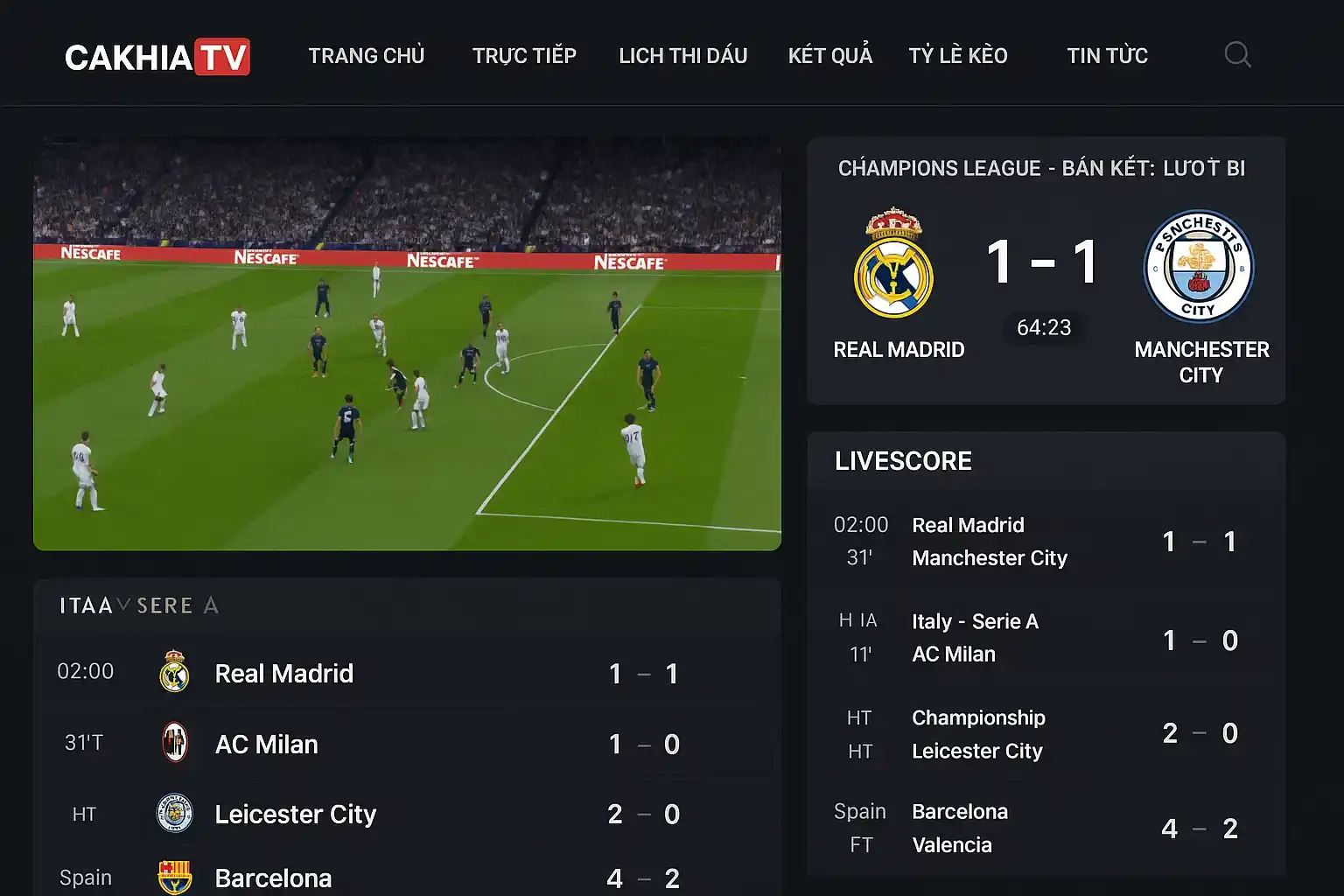The width and height of the screenshot is (1344, 896).
Task: Open Barcelona vs Valencia score details
Action: 1041,827
